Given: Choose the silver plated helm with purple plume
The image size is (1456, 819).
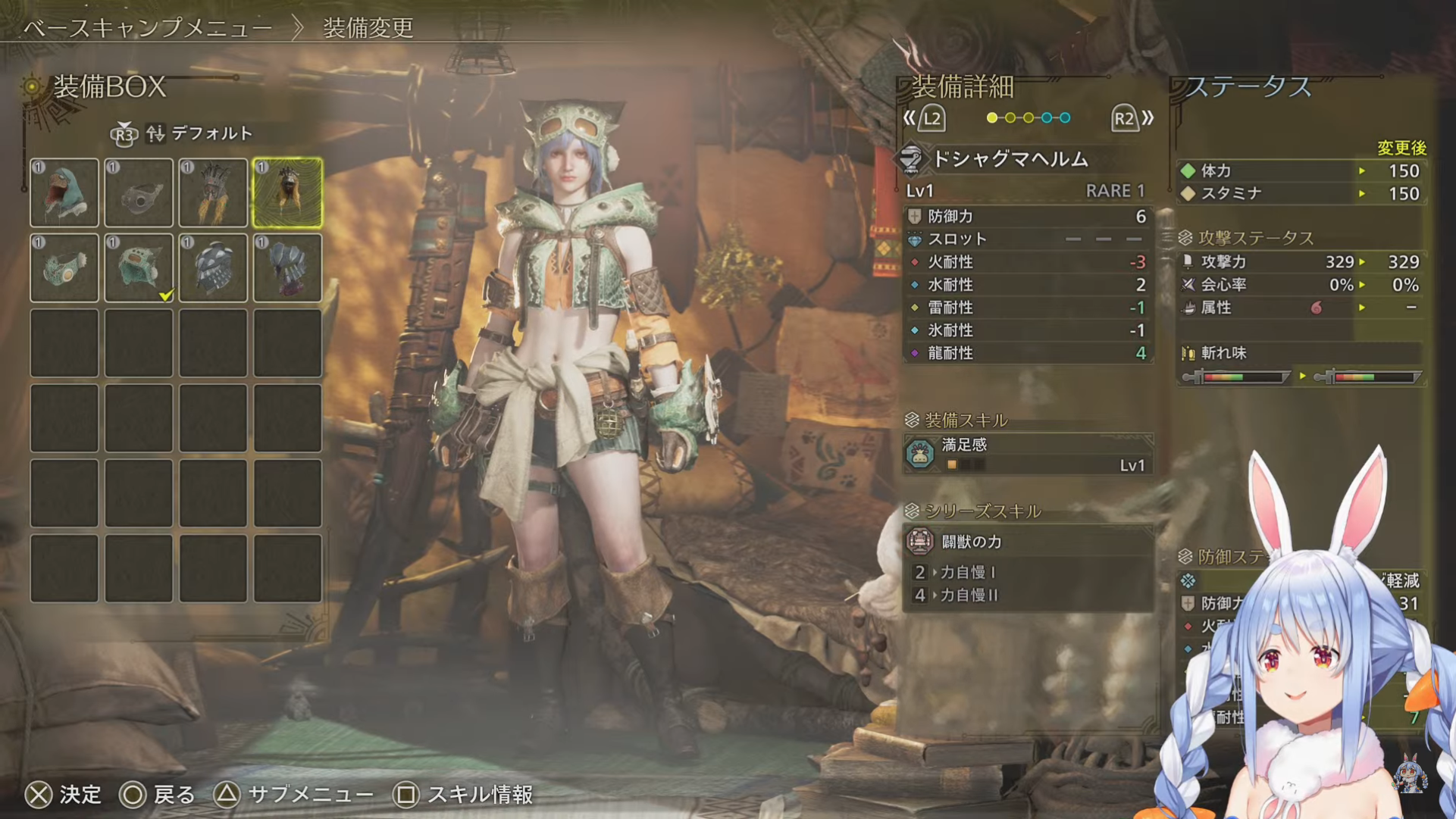Looking at the screenshot, I should pyautogui.click(x=287, y=267).
